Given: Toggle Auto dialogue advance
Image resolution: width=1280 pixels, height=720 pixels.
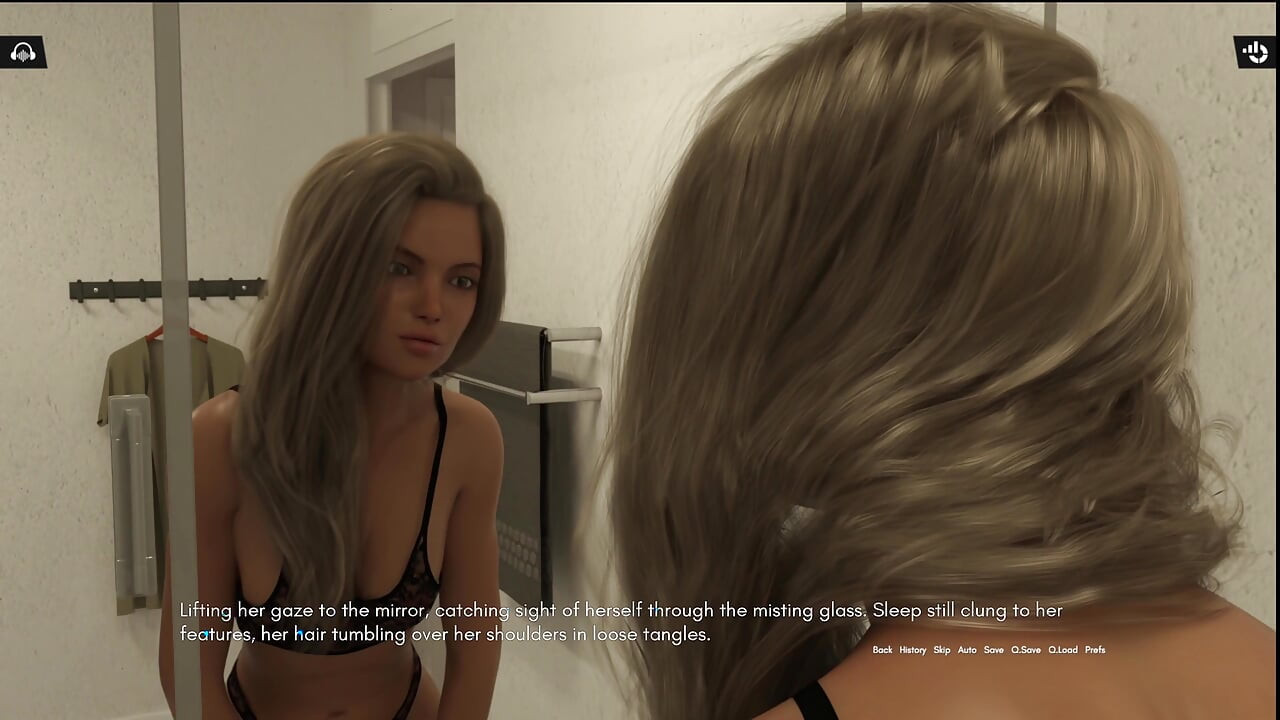Looking at the screenshot, I should [x=967, y=650].
